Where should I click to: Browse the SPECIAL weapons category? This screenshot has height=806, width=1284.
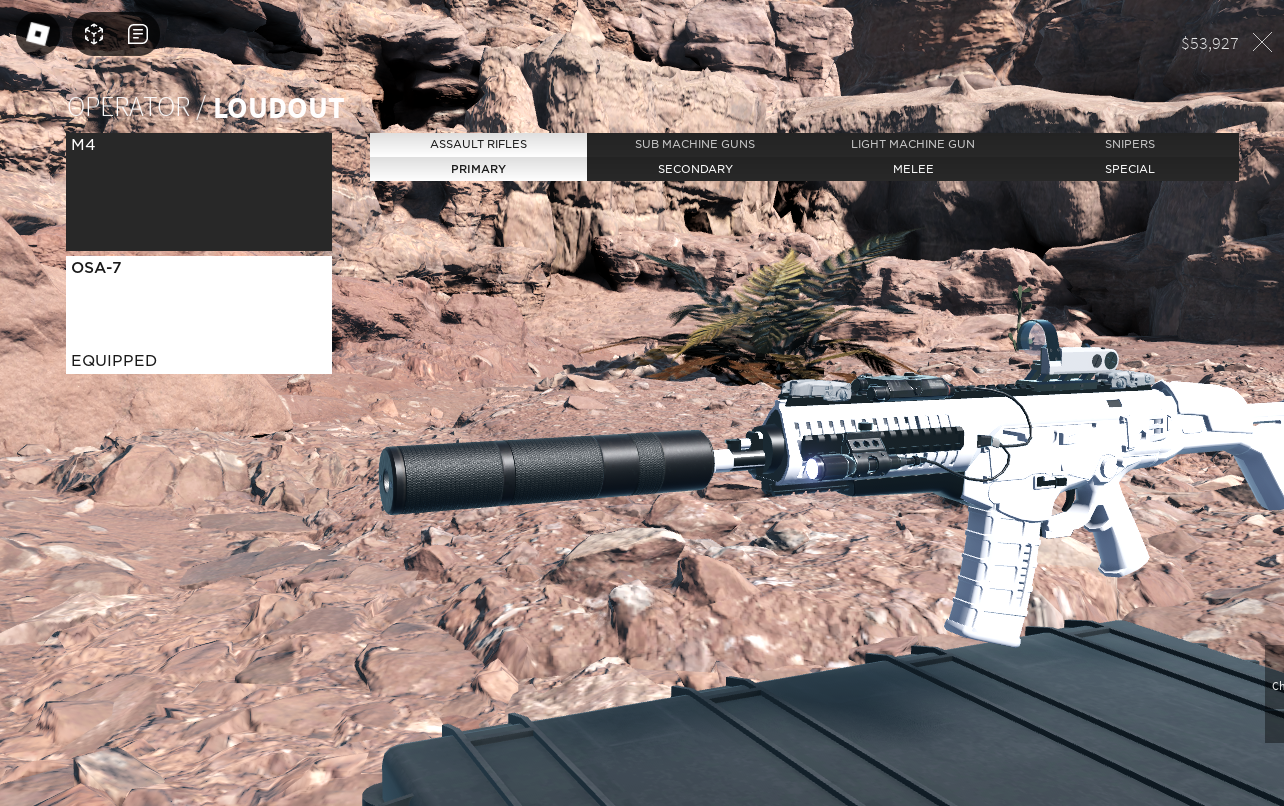click(1130, 169)
